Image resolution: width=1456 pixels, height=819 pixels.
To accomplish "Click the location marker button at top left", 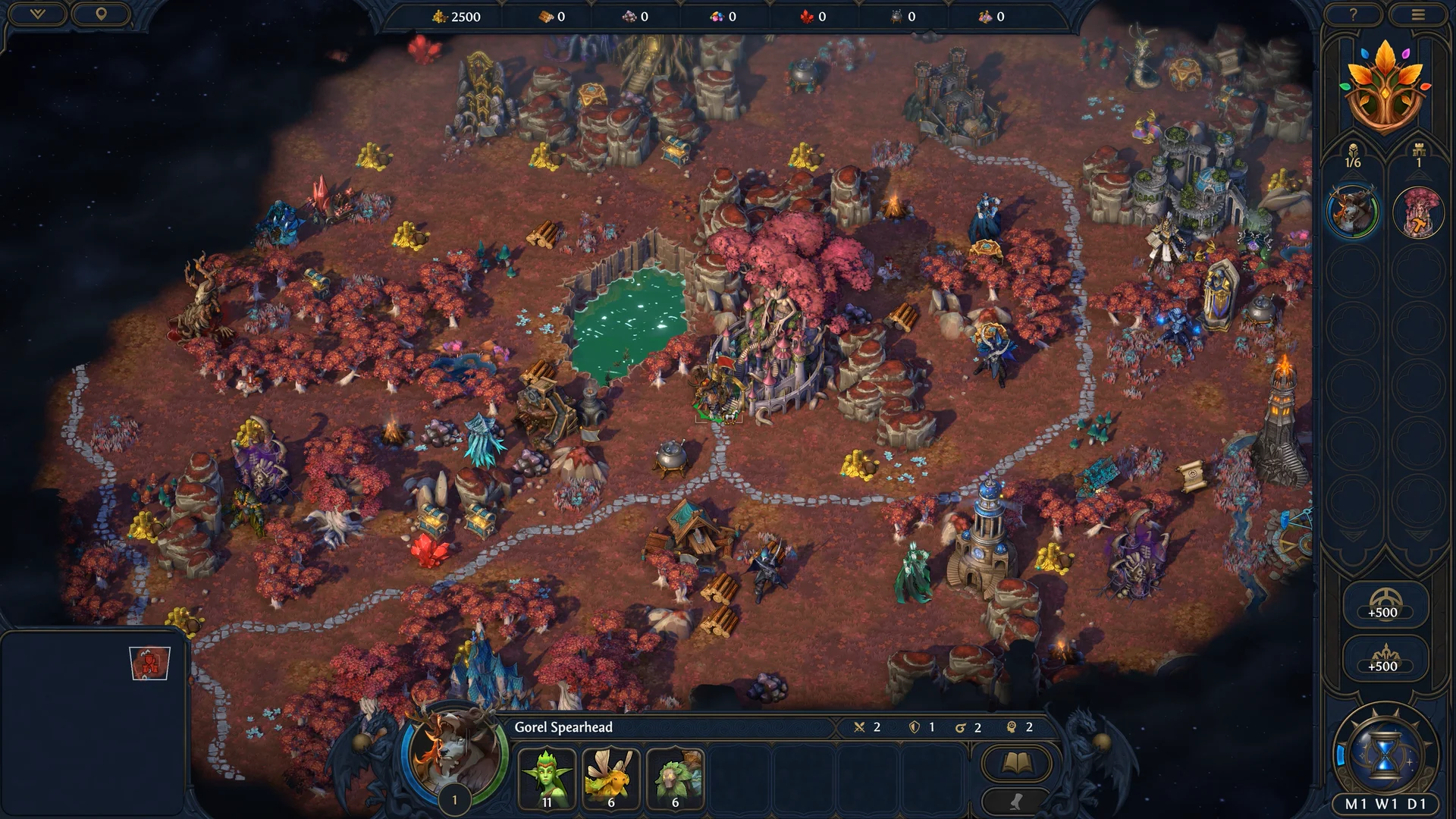I will [x=101, y=14].
